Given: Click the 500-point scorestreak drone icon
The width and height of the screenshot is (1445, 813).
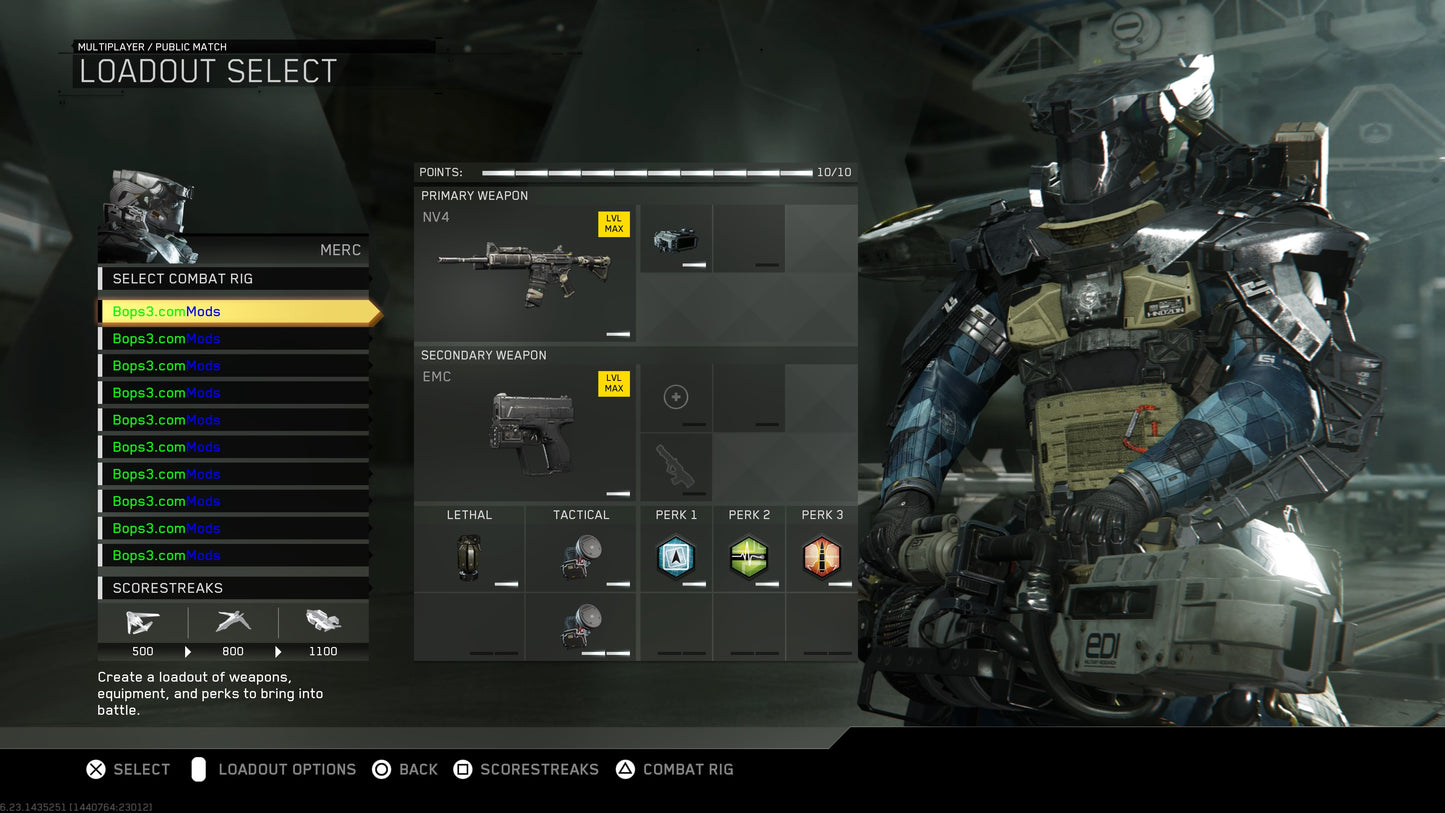Looking at the screenshot, I should coord(142,623).
